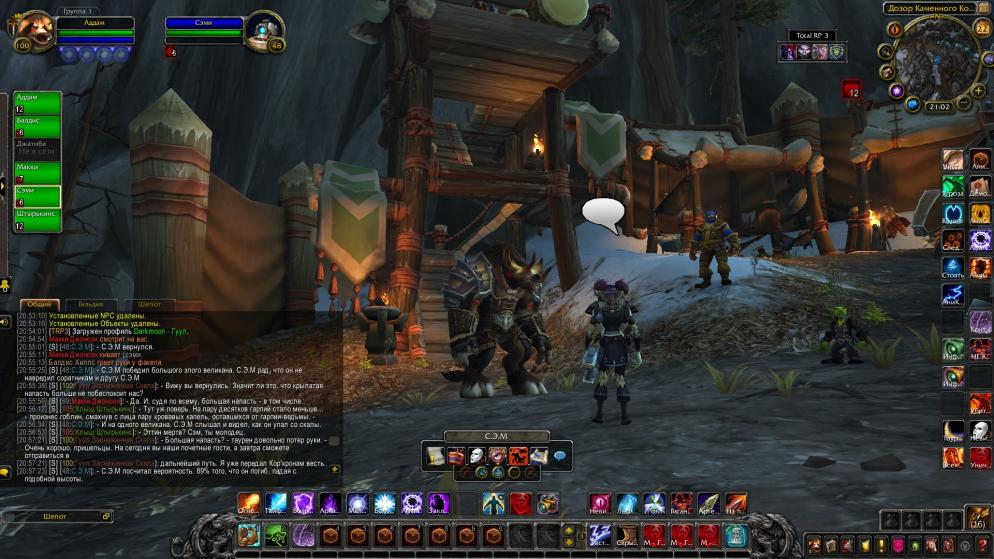Zoom out the minimap with the minus button
Screen dimensions: 994x559
point(964,103)
